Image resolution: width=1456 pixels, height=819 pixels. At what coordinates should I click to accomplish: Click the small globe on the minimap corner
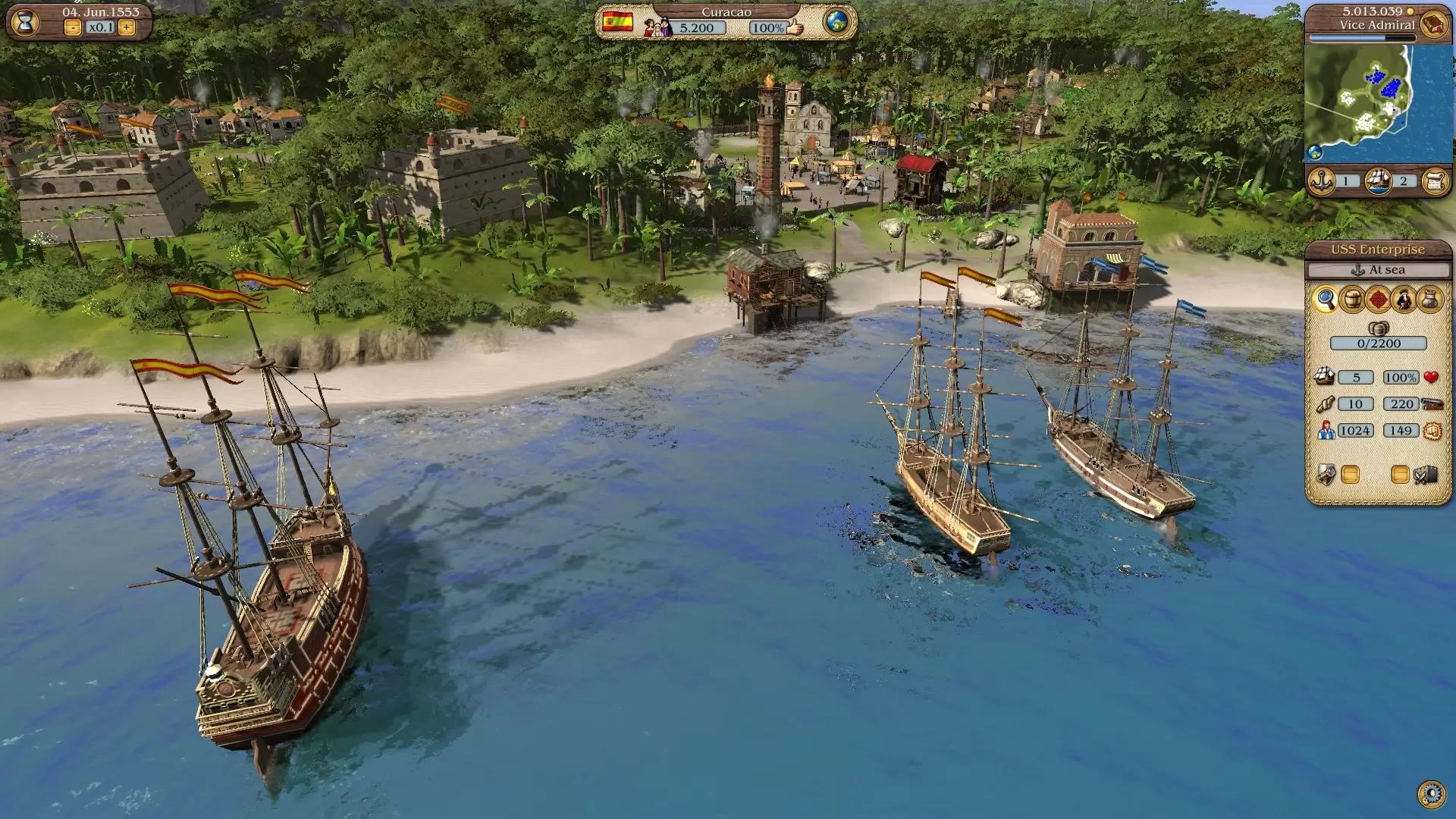tap(1315, 152)
